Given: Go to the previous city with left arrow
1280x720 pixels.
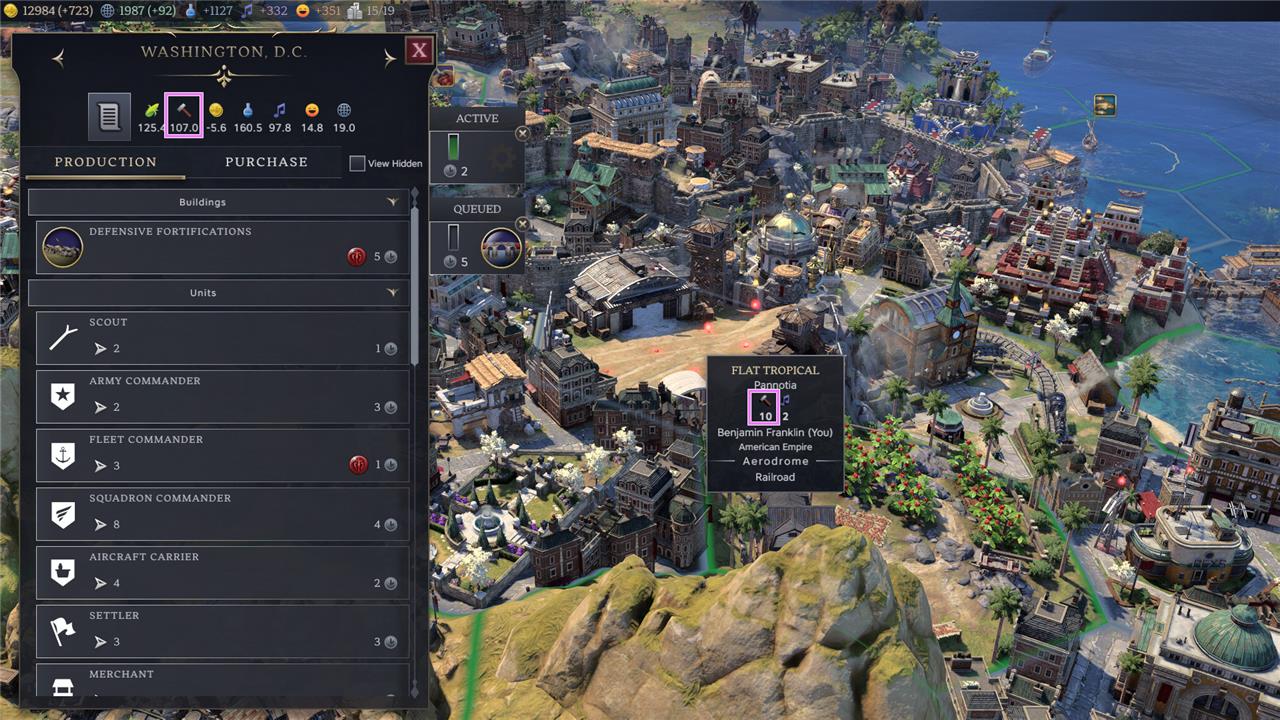Looking at the screenshot, I should [x=58, y=59].
